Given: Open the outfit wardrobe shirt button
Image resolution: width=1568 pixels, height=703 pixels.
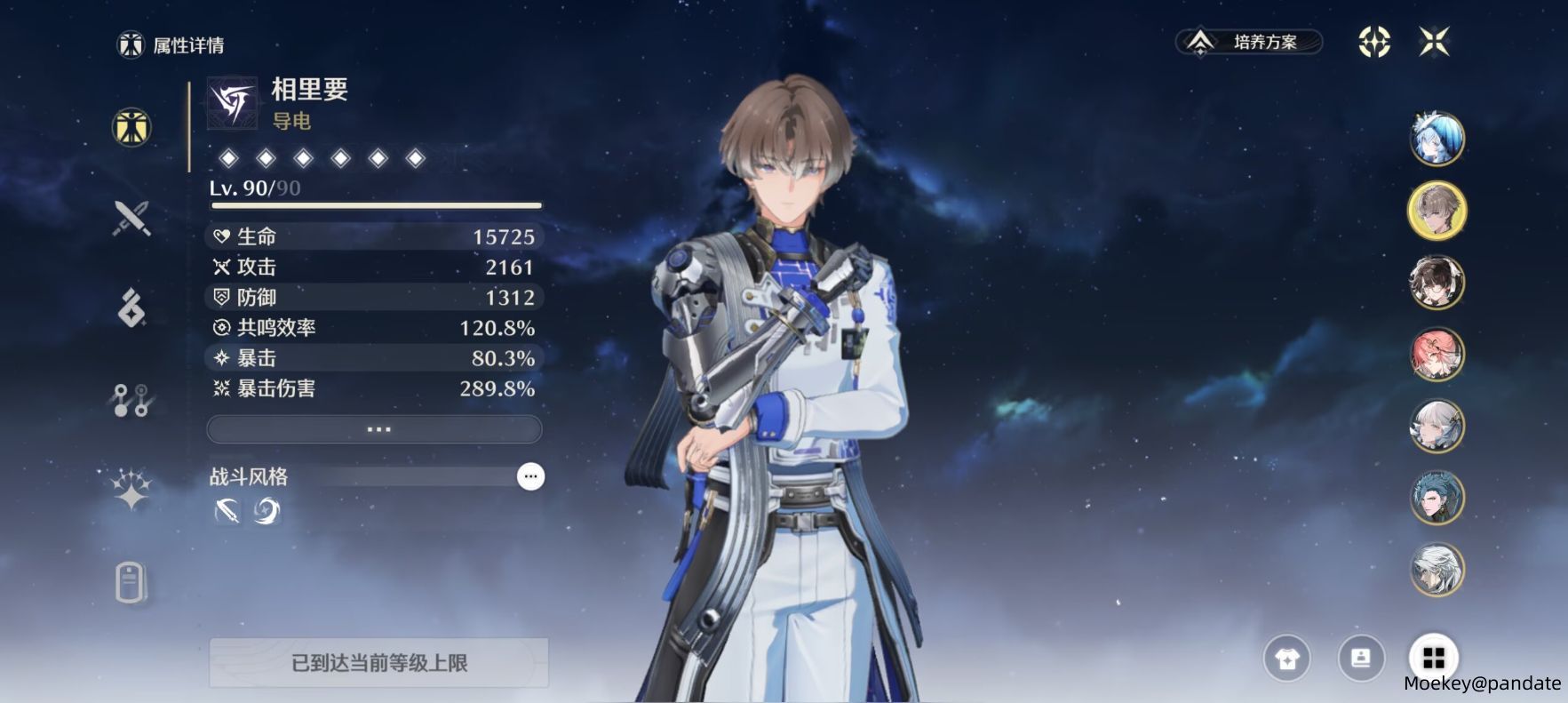Looking at the screenshot, I should [1286, 659].
